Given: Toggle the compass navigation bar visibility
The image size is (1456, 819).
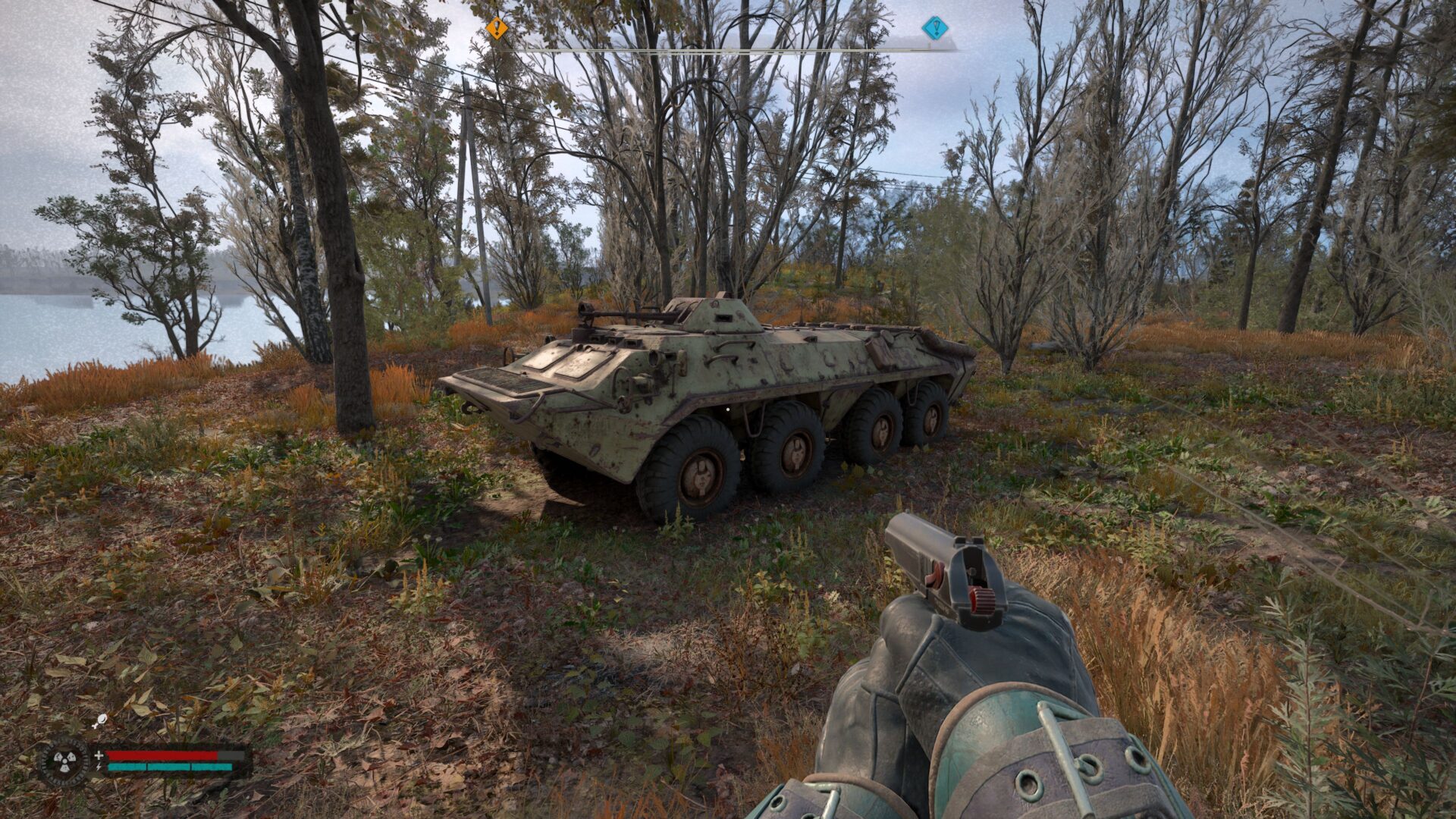Looking at the screenshot, I should (x=728, y=50).
